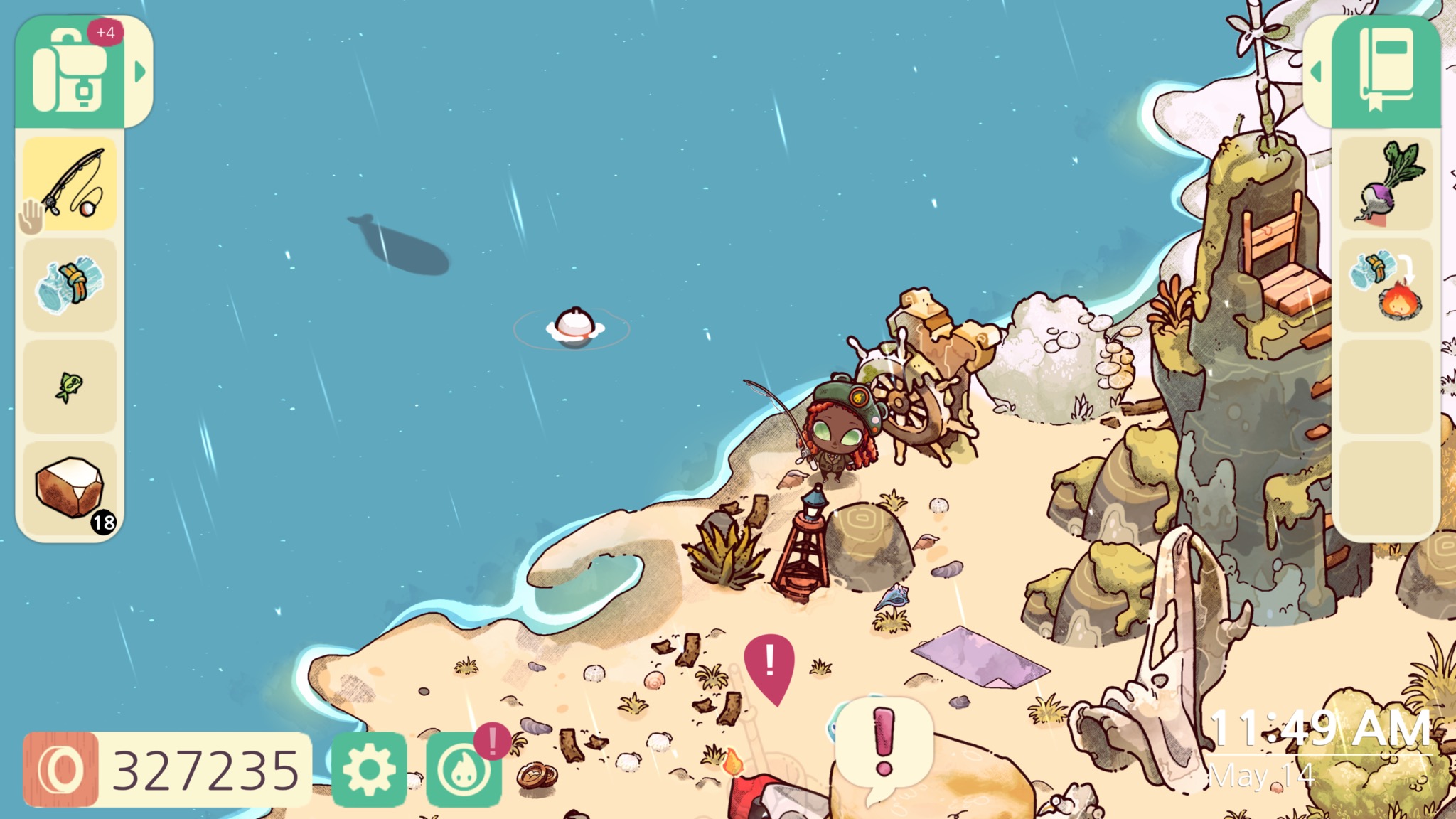Select the tied log bundle slot
The image size is (1456, 819).
pyautogui.click(x=70, y=285)
